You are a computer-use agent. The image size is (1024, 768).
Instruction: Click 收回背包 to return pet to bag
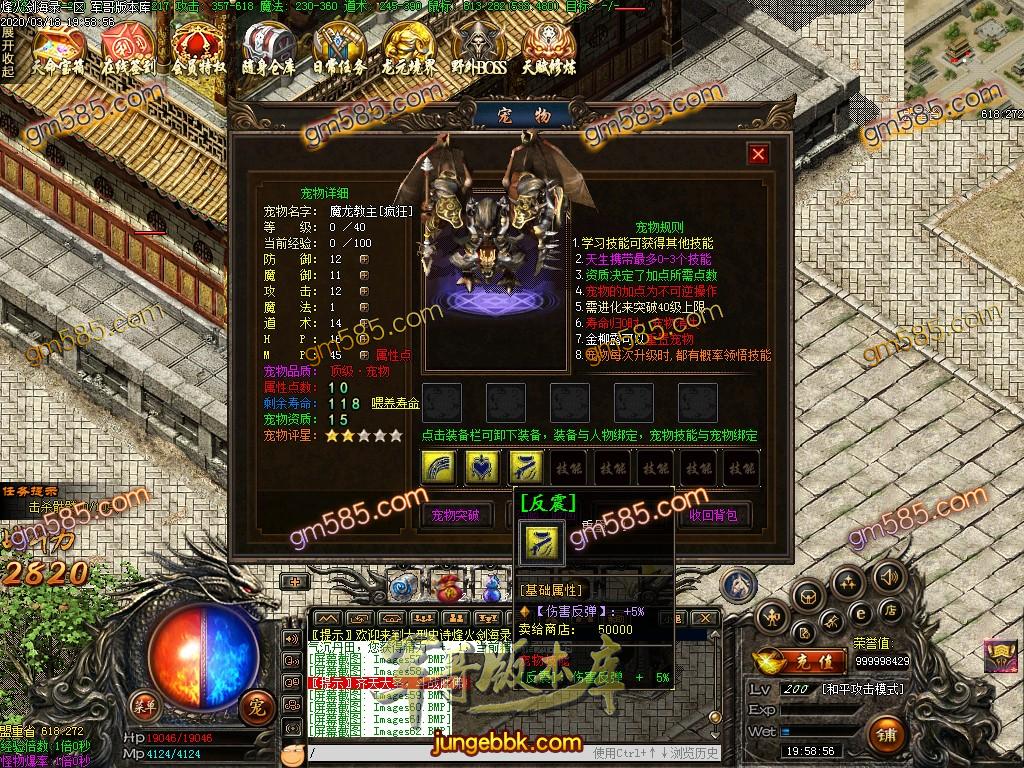(713, 516)
